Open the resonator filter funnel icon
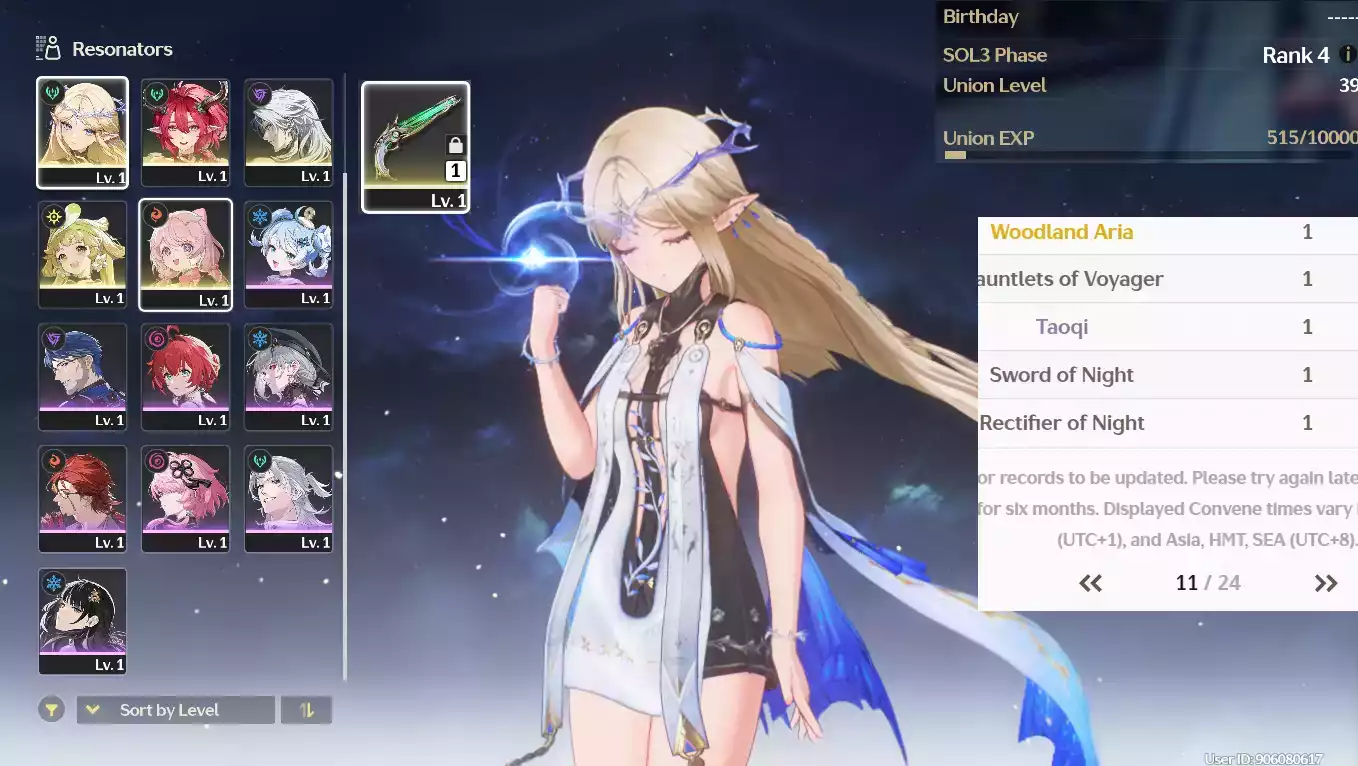1358x766 pixels. [x=51, y=710]
